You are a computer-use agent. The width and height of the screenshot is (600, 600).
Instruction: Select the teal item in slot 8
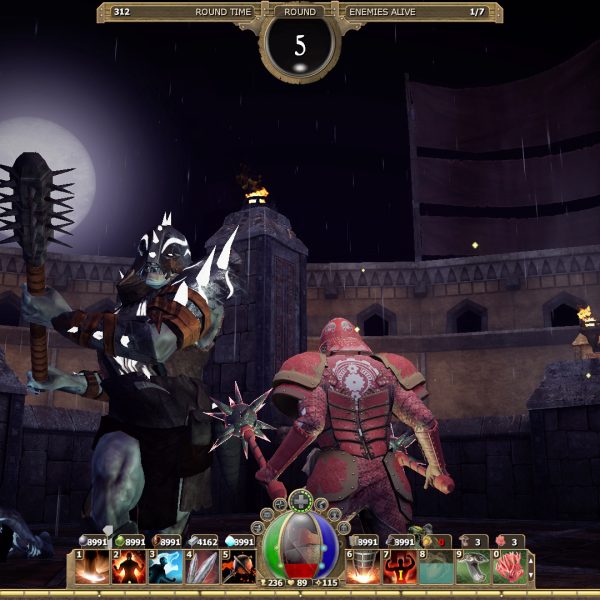click(436, 567)
